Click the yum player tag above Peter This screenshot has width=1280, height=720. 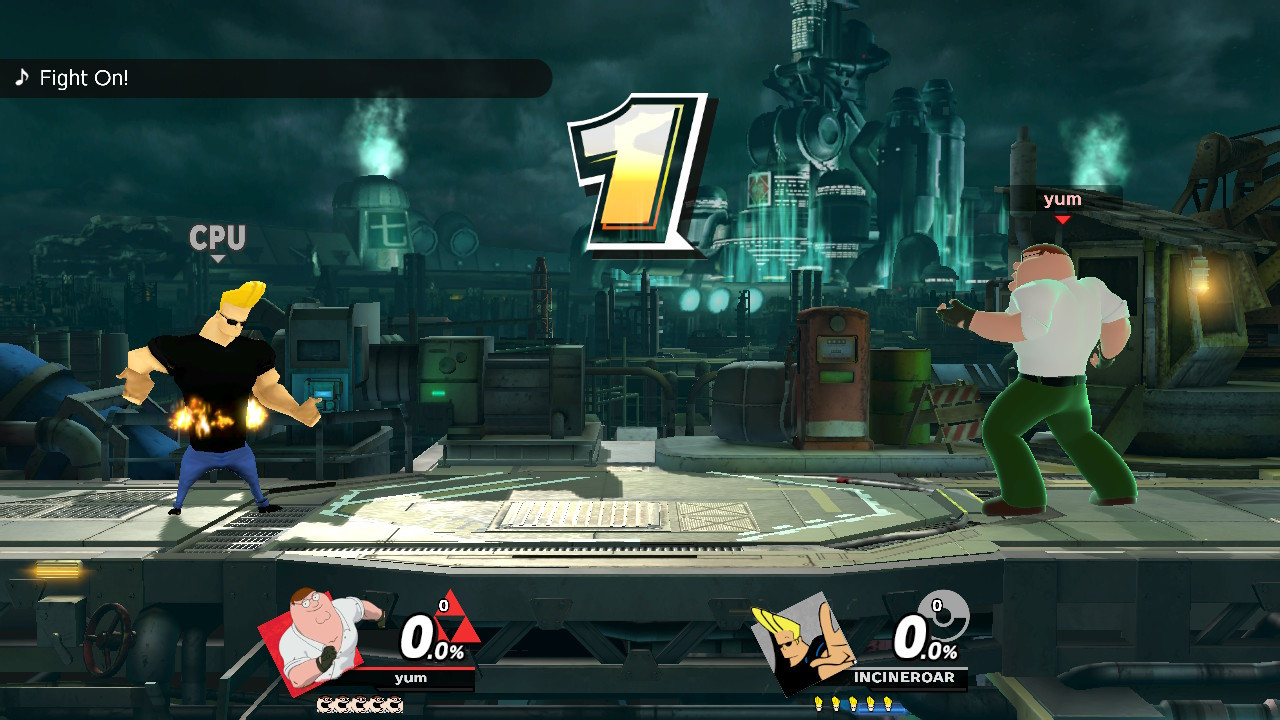point(1065,199)
